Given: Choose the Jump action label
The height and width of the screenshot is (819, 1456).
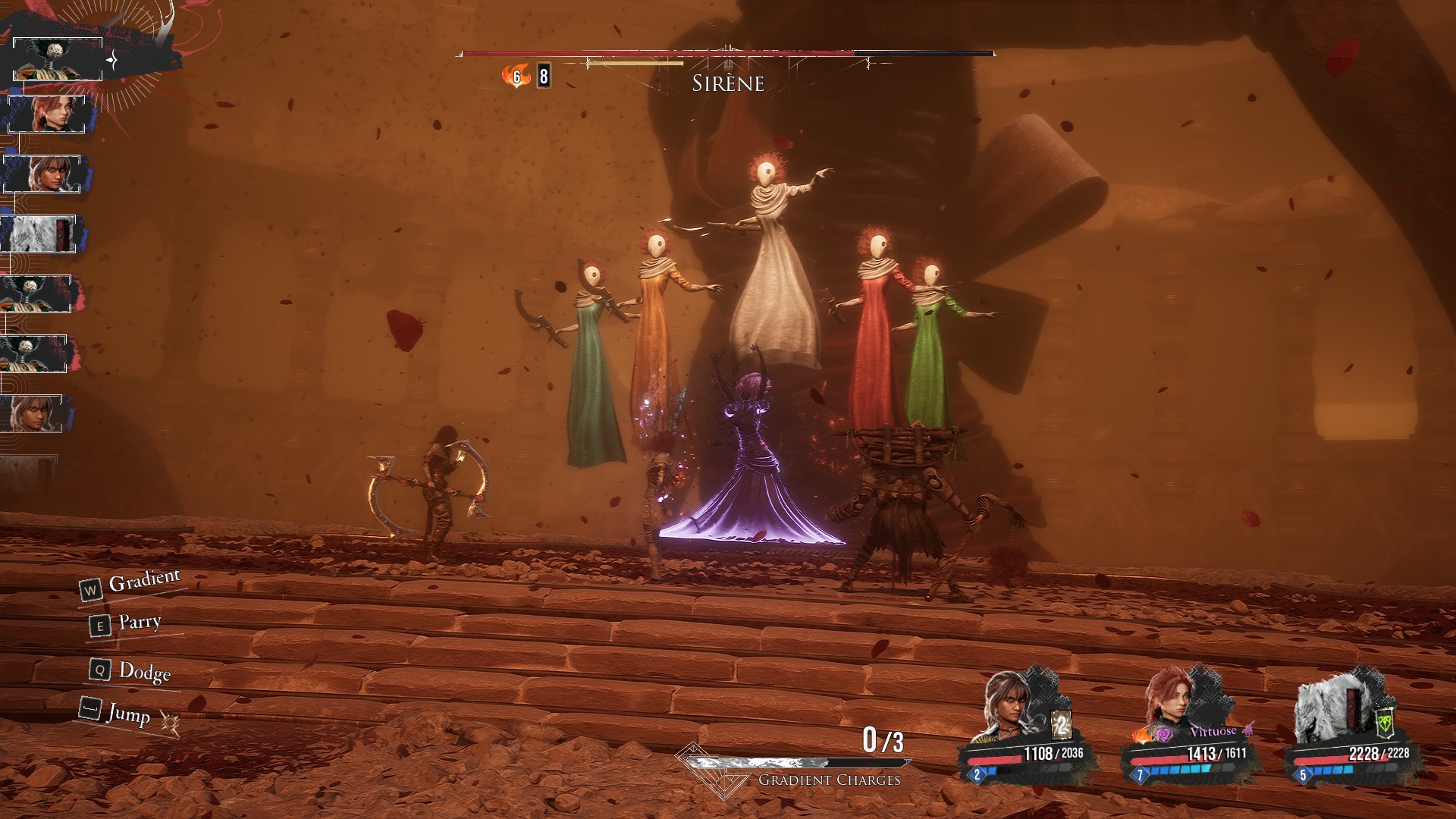Looking at the screenshot, I should point(128,714).
